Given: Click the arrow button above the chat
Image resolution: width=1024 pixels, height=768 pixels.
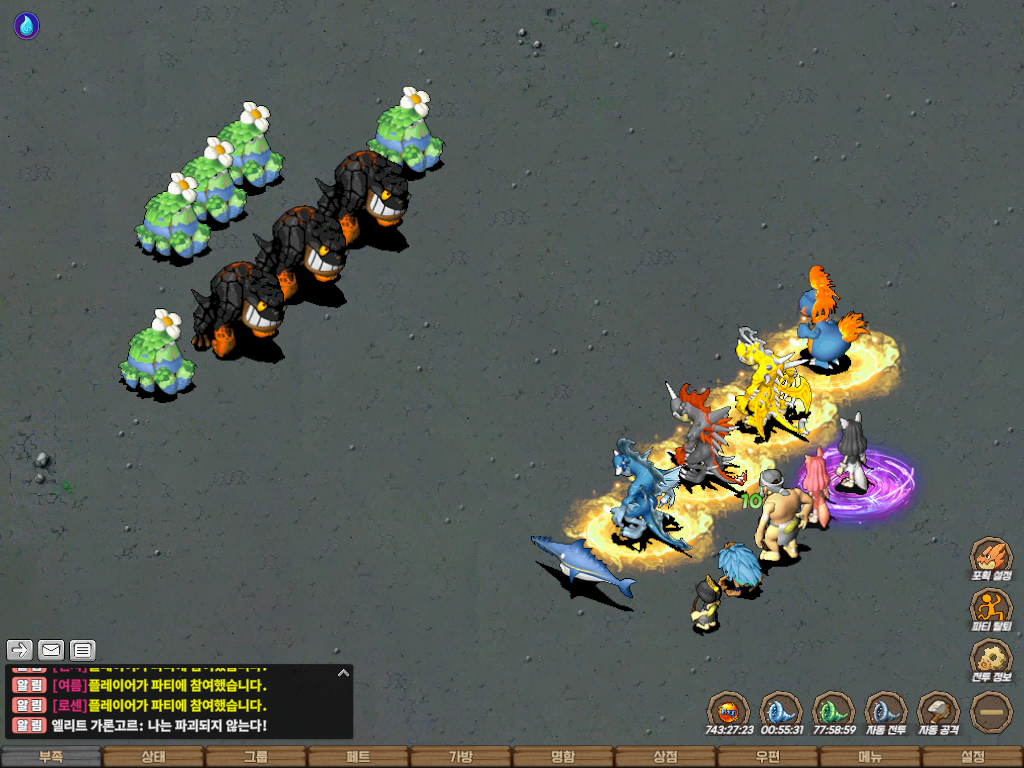Looking at the screenshot, I should click(20, 650).
